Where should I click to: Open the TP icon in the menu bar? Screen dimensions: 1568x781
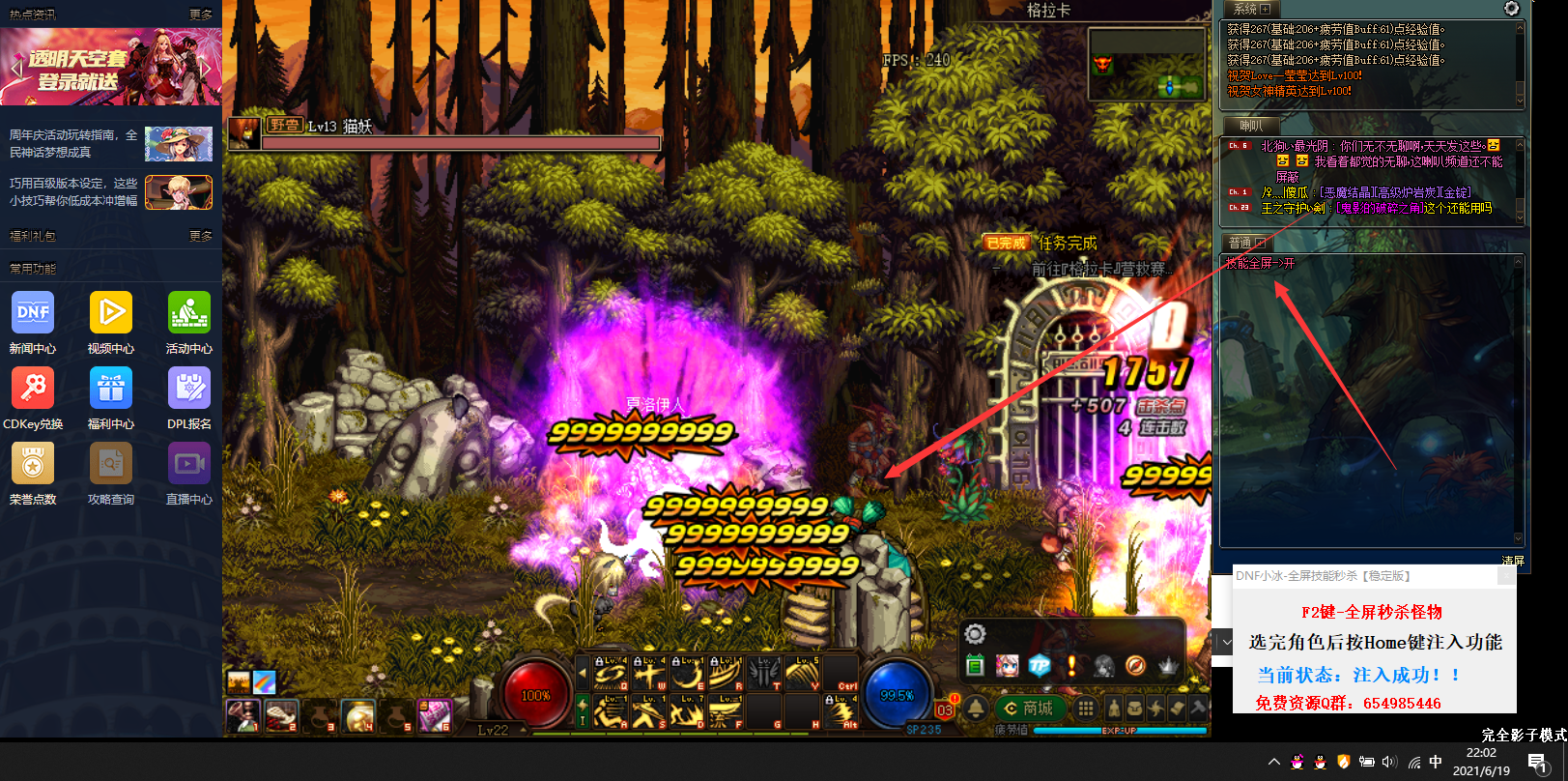pyautogui.click(x=1040, y=665)
